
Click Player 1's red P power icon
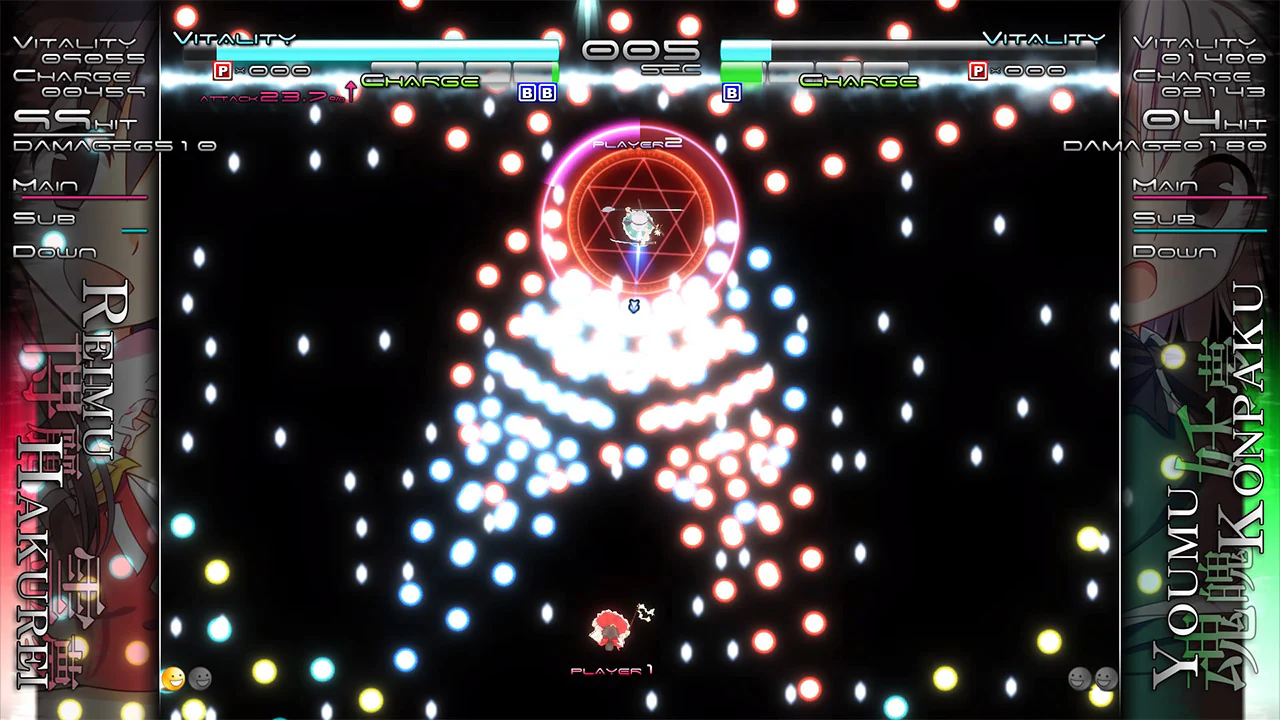[x=220, y=70]
